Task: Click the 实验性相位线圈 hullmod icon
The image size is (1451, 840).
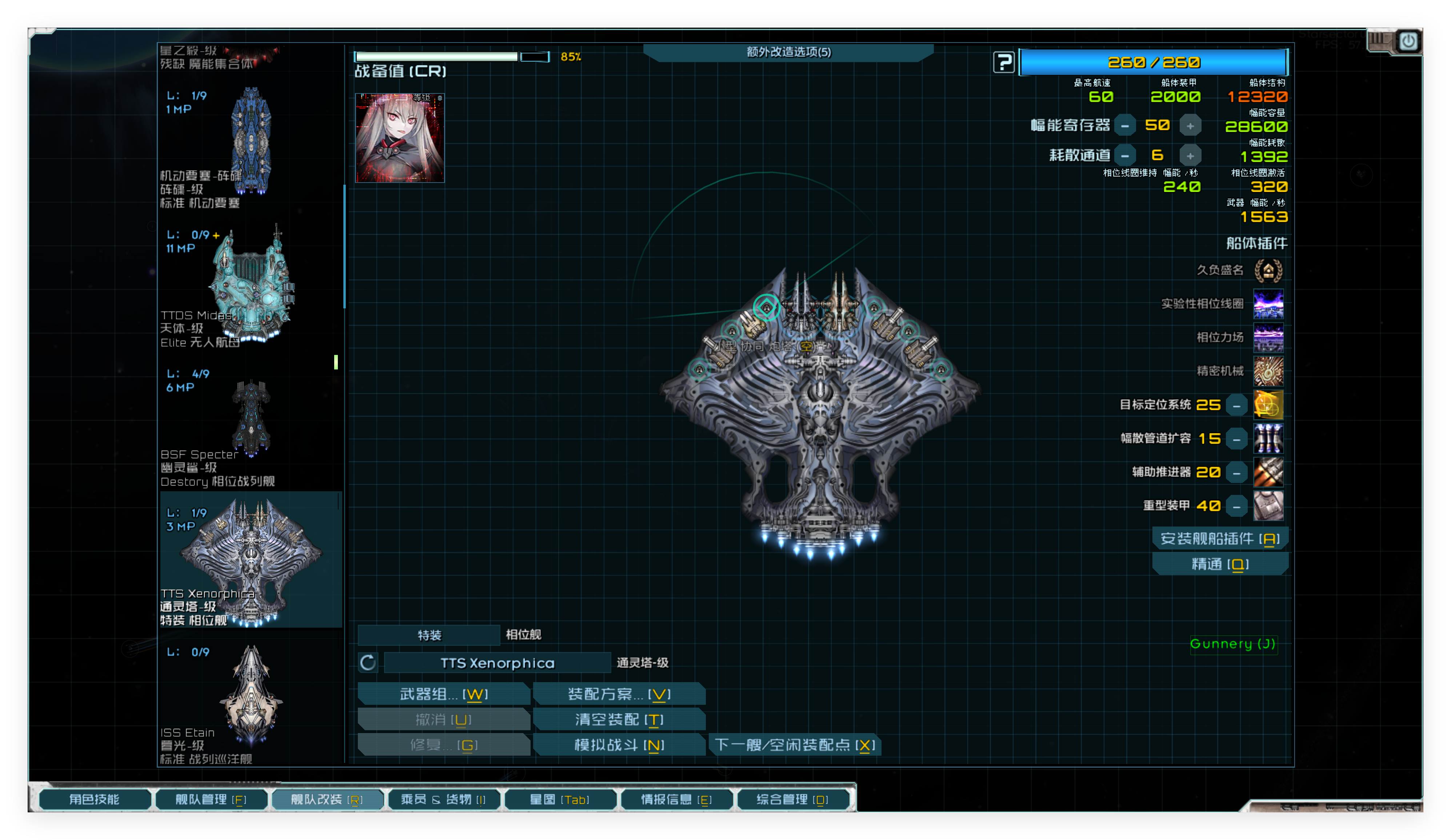Action: (1269, 304)
